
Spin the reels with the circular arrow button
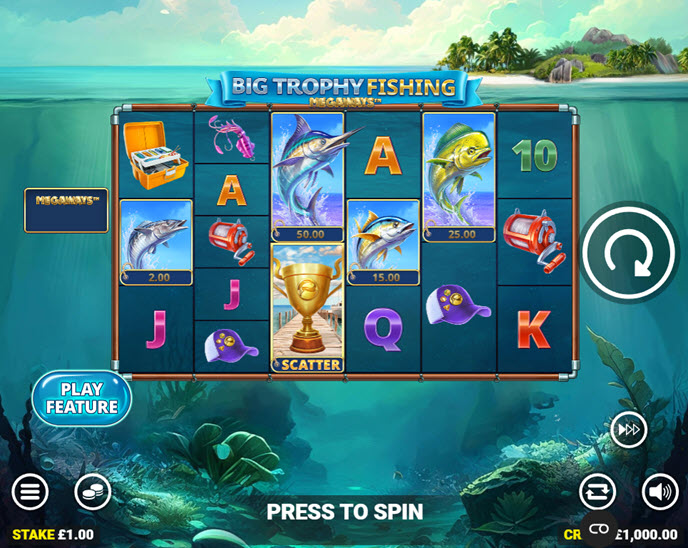pos(629,252)
